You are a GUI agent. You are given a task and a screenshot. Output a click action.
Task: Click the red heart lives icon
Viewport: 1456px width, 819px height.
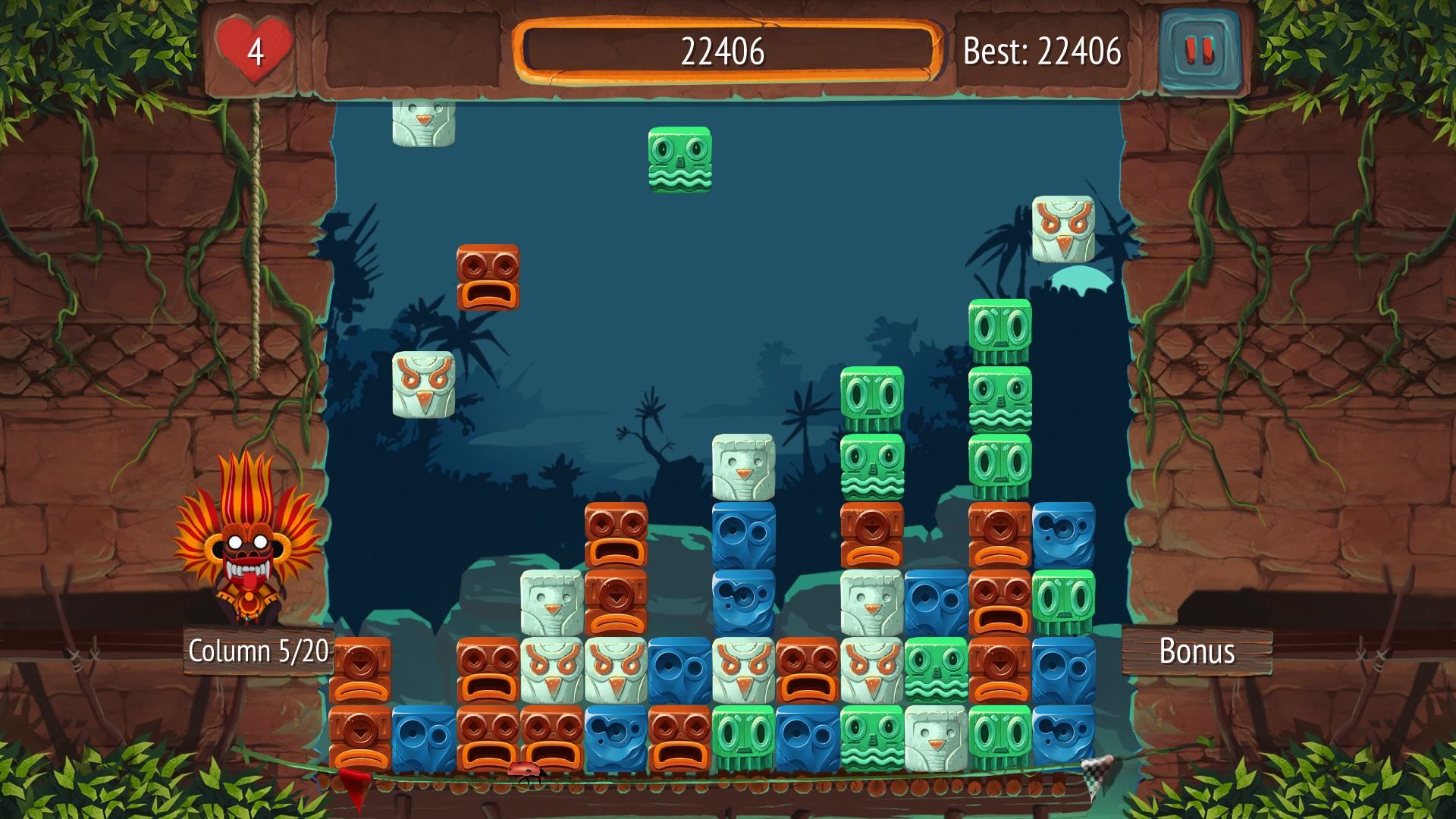coord(253,47)
